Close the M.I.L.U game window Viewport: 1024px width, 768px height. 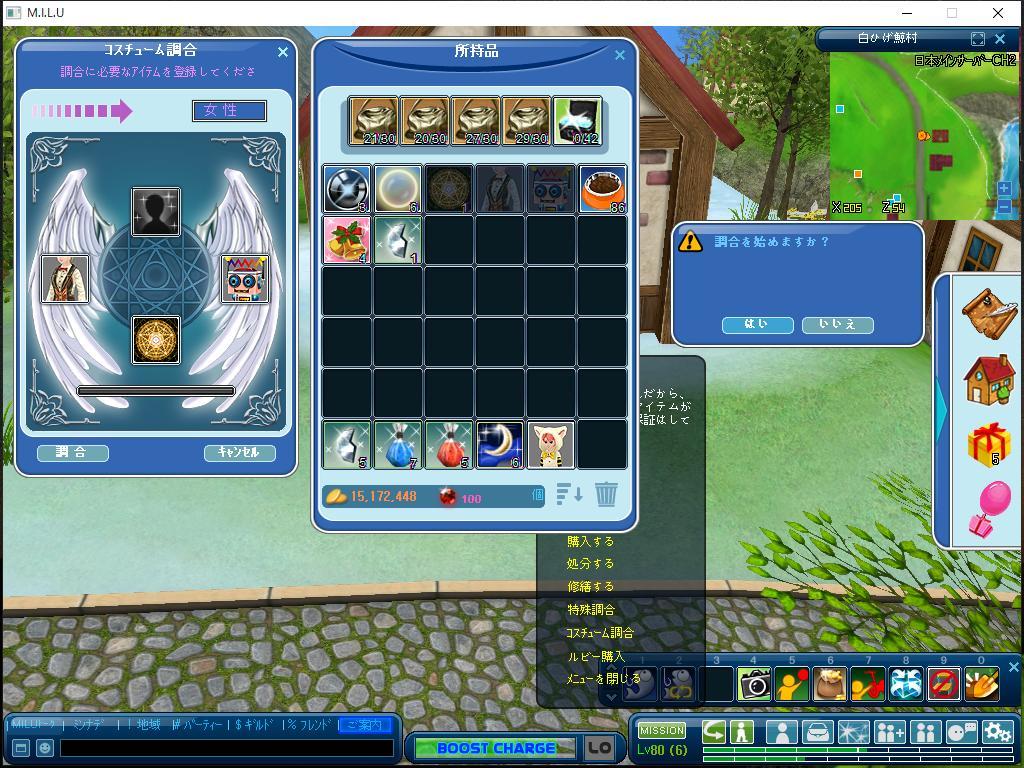coord(998,13)
